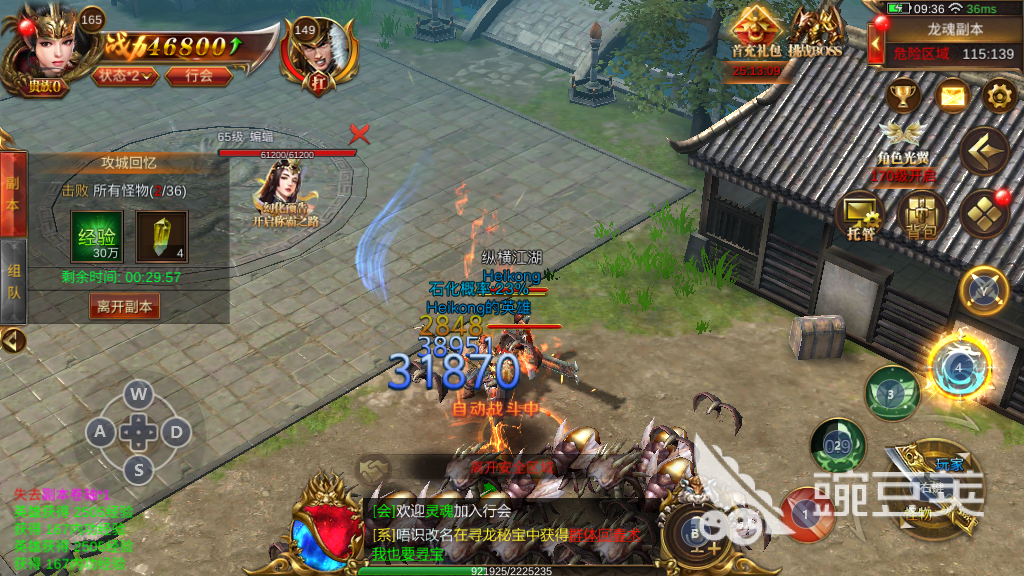Toggle 托管 auto-play mode
Viewport: 1024px width, 576px height.
click(859, 213)
